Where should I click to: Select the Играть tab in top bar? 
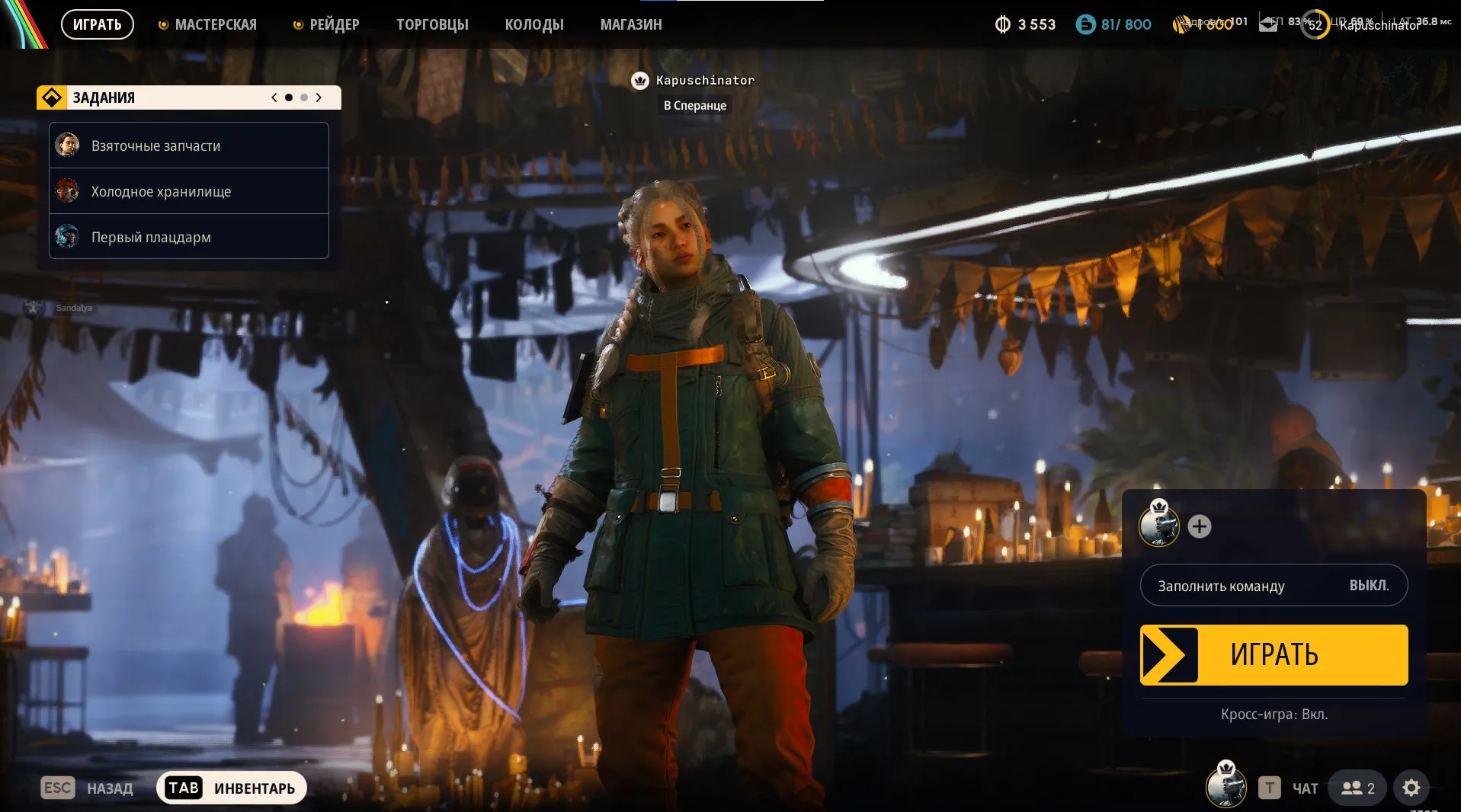point(98,24)
